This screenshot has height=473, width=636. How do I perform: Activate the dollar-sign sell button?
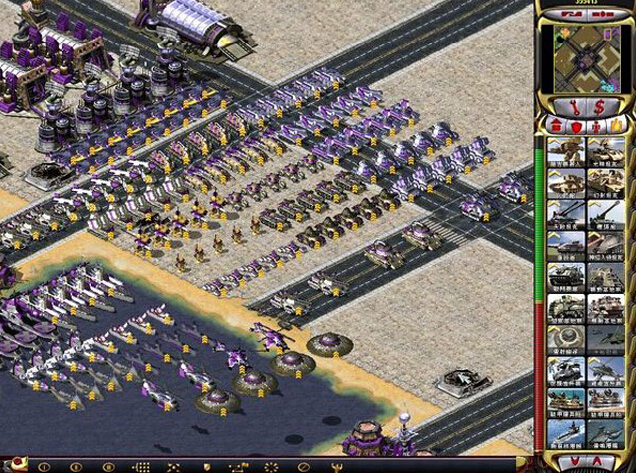click(x=598, y=106)
